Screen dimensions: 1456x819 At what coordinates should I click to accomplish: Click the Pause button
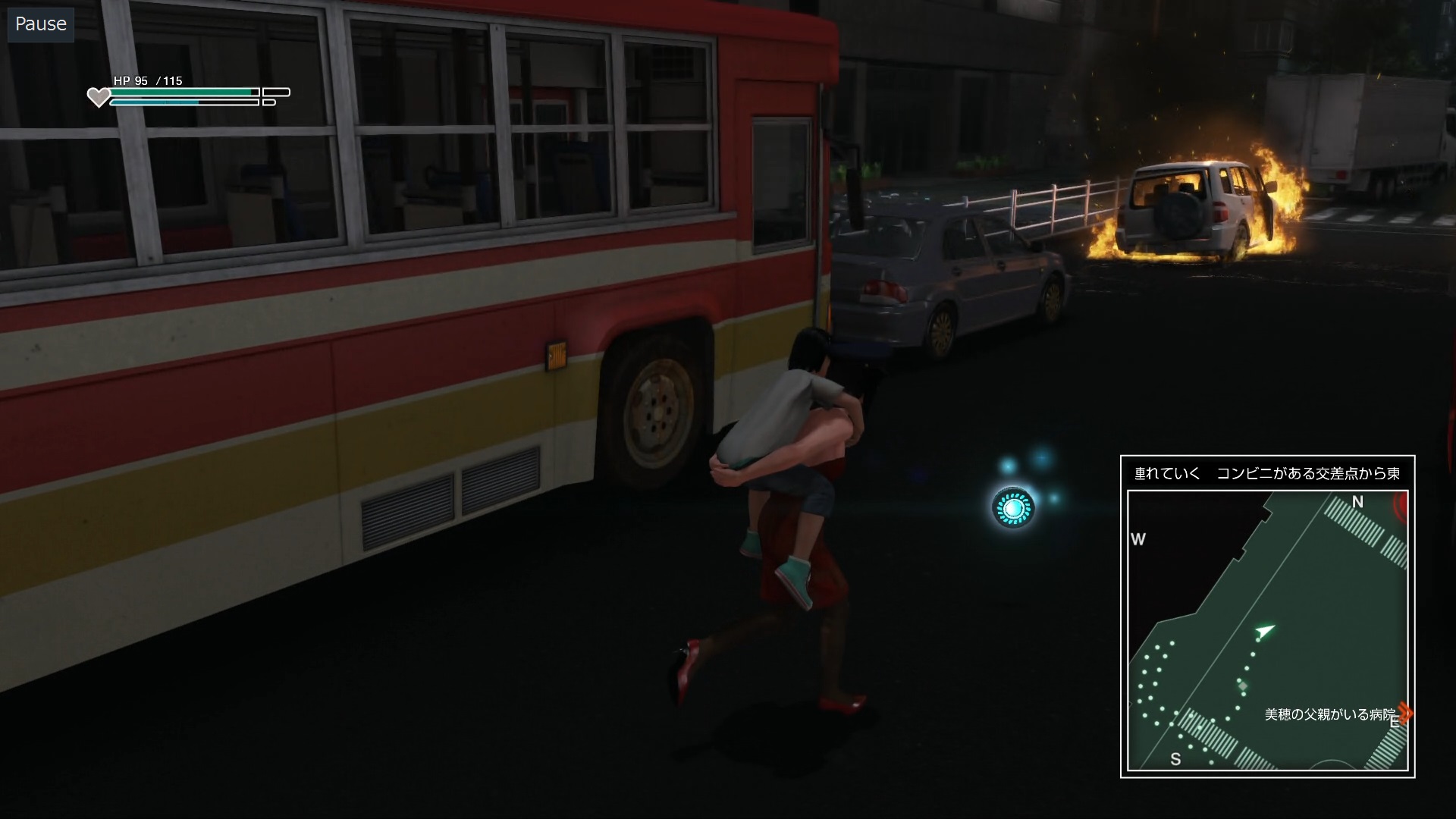click(x=41, y=24)
